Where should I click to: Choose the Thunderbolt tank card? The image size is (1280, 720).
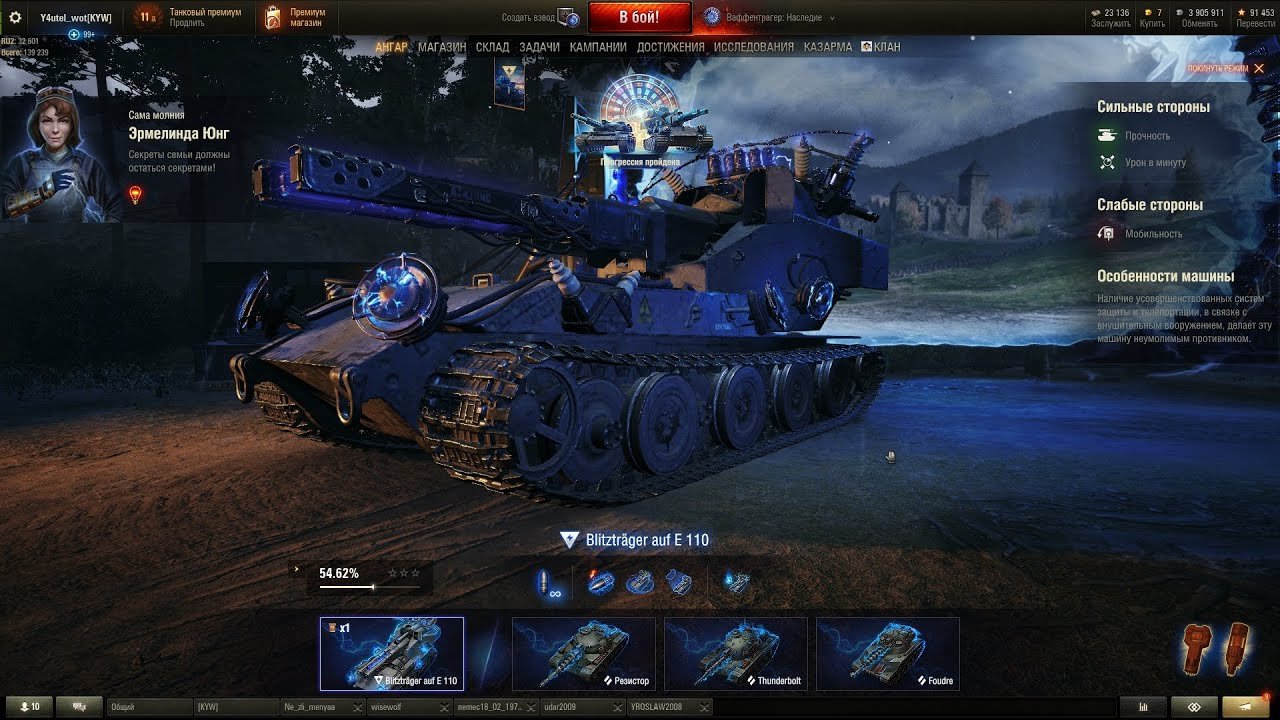735,653
